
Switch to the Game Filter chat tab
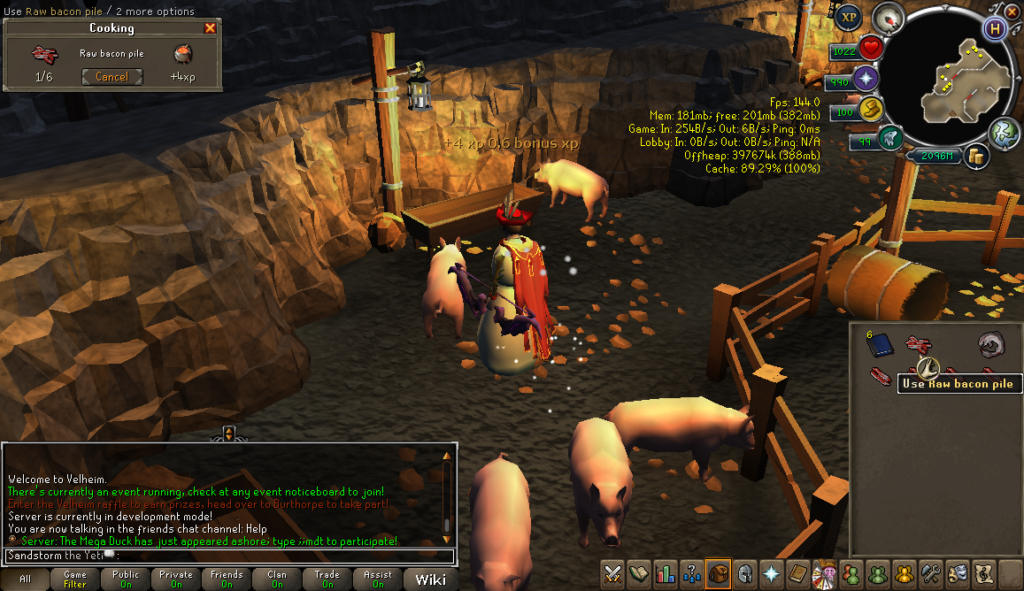coord(75,580)
